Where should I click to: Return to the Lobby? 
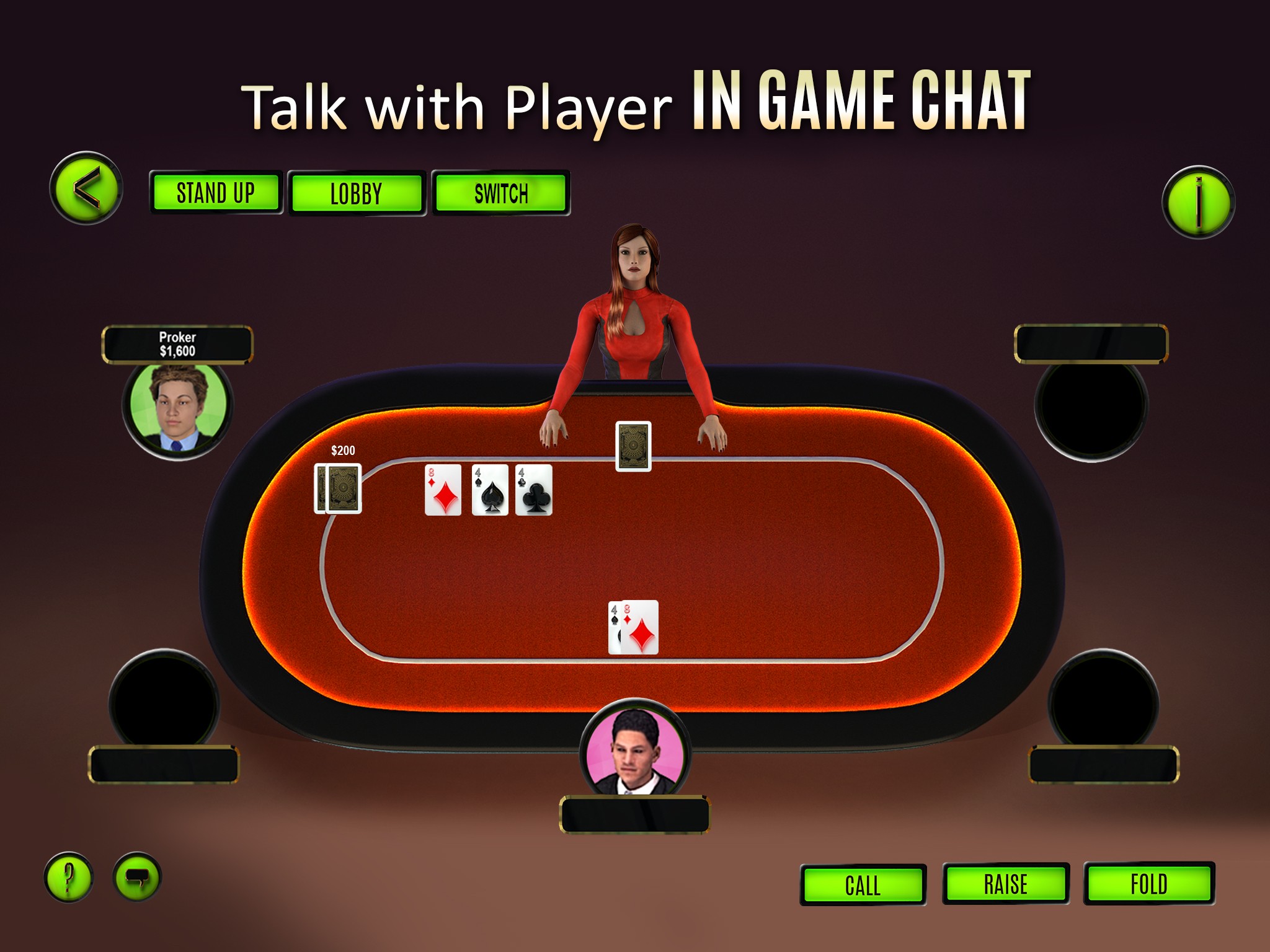click(x=357, y=193)
